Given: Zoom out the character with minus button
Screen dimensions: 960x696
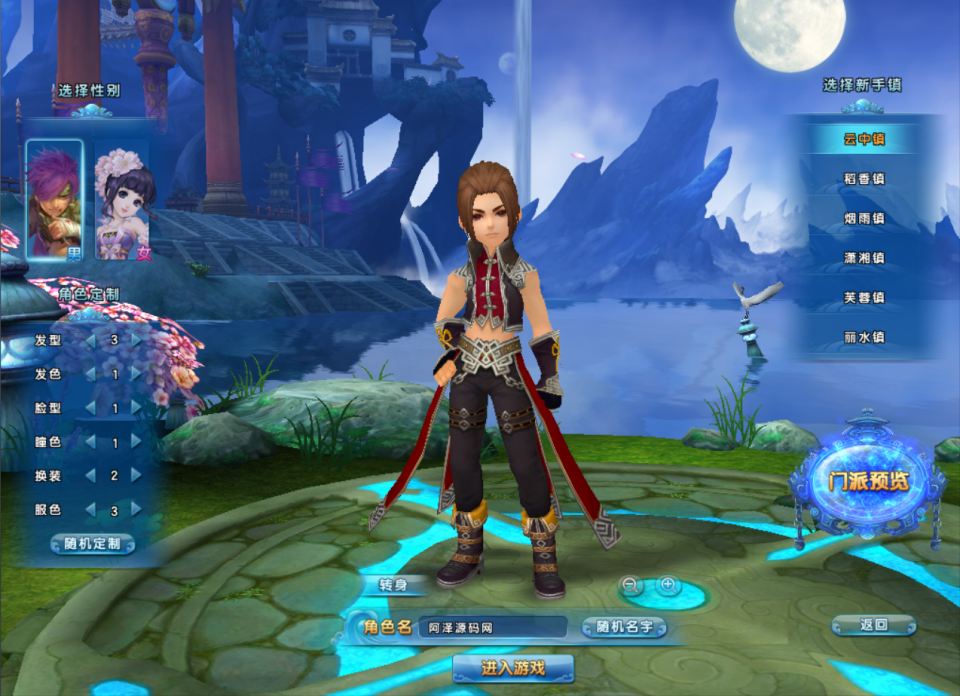Looking at the screenshot, I should [x=630, y=585].
